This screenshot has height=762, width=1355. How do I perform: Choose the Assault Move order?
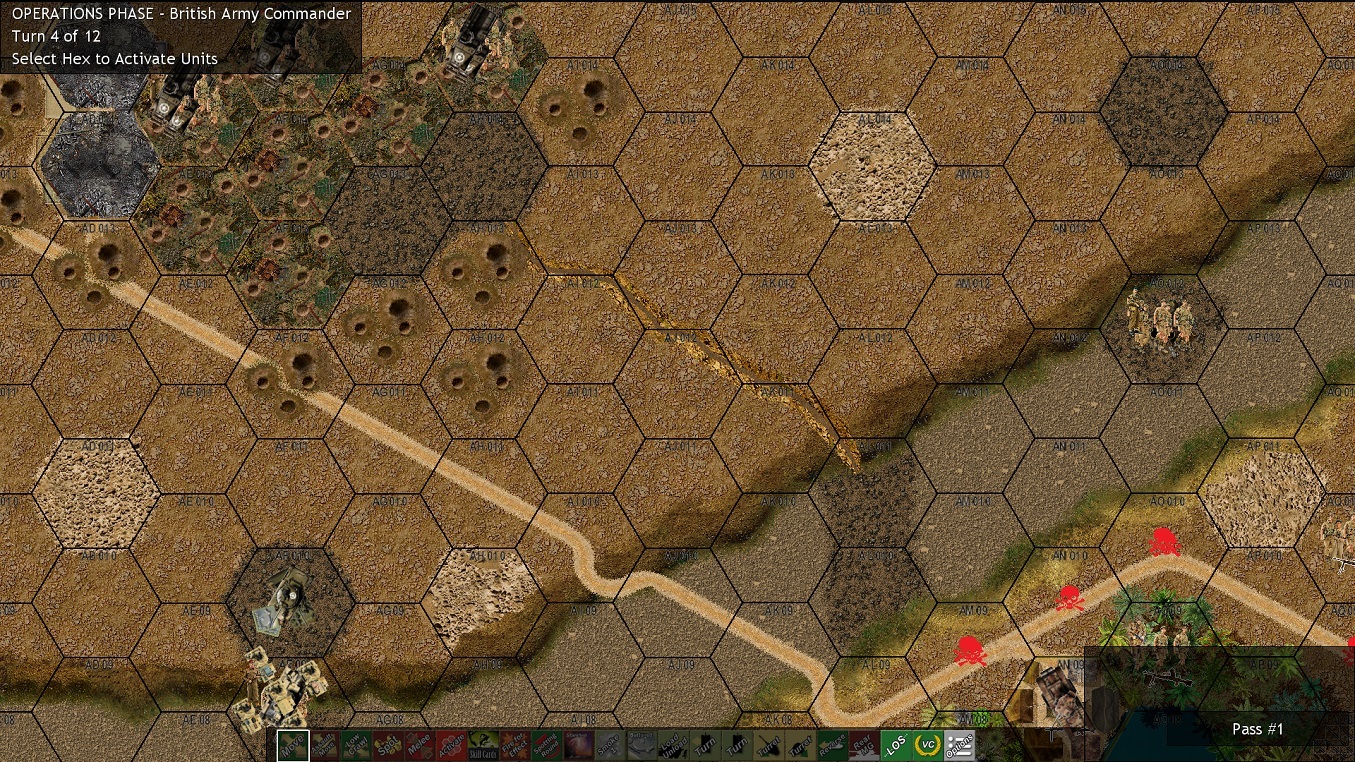click(325, 745)
